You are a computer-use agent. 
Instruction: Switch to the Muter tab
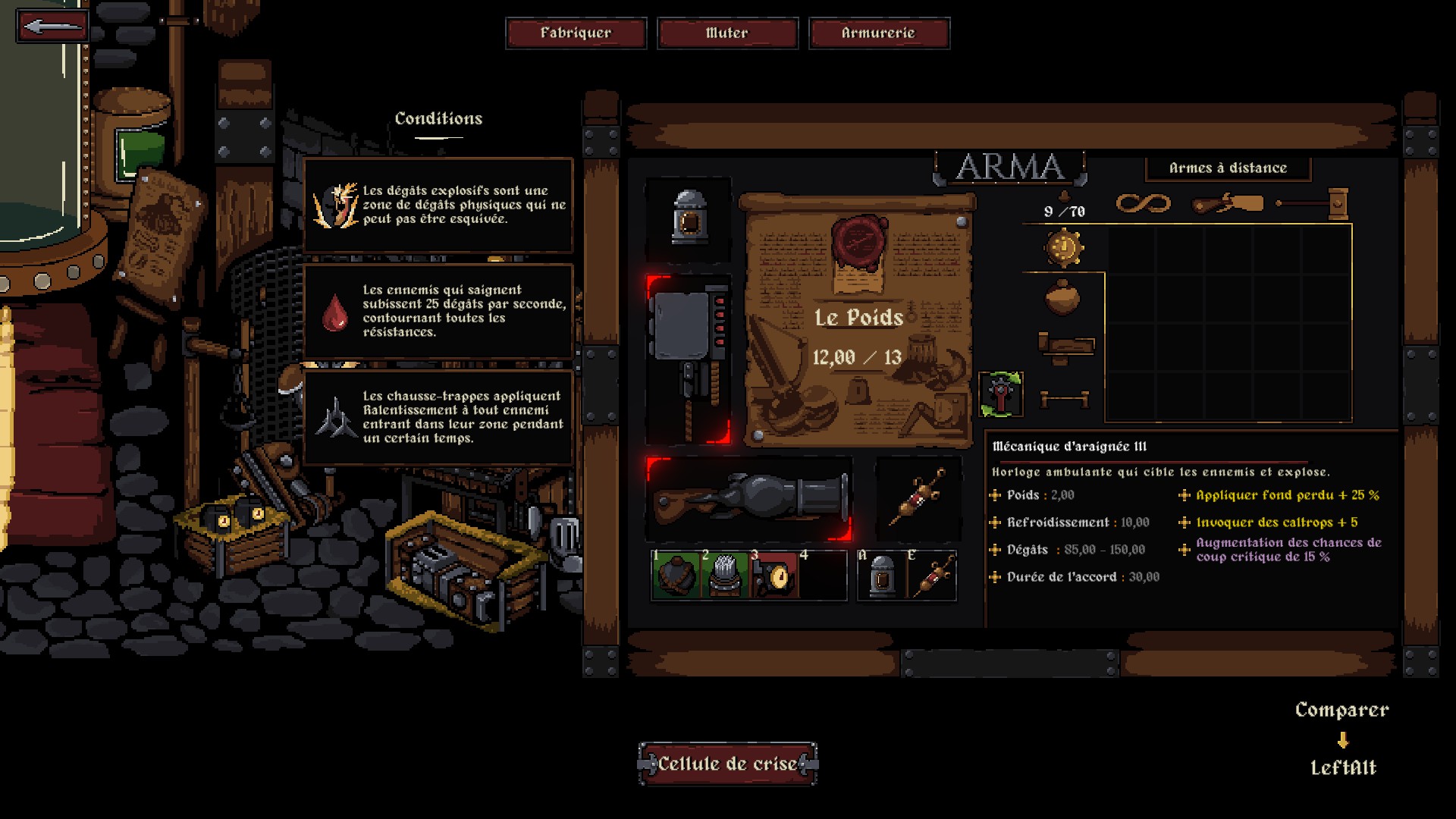(727, 33)
